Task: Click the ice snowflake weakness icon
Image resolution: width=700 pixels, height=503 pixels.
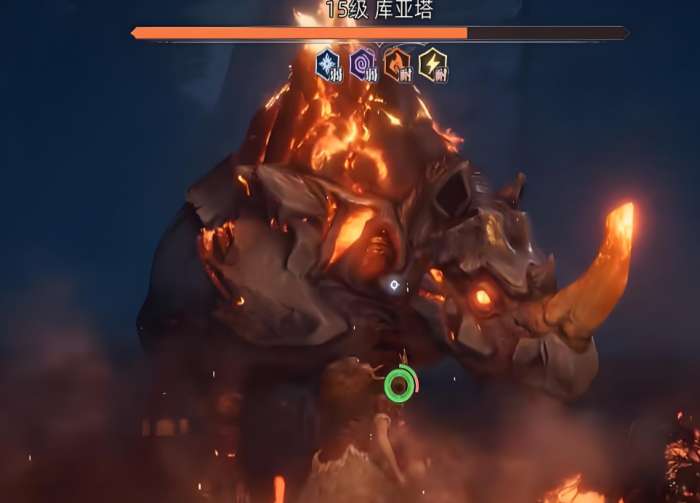Action: [329, 65]
